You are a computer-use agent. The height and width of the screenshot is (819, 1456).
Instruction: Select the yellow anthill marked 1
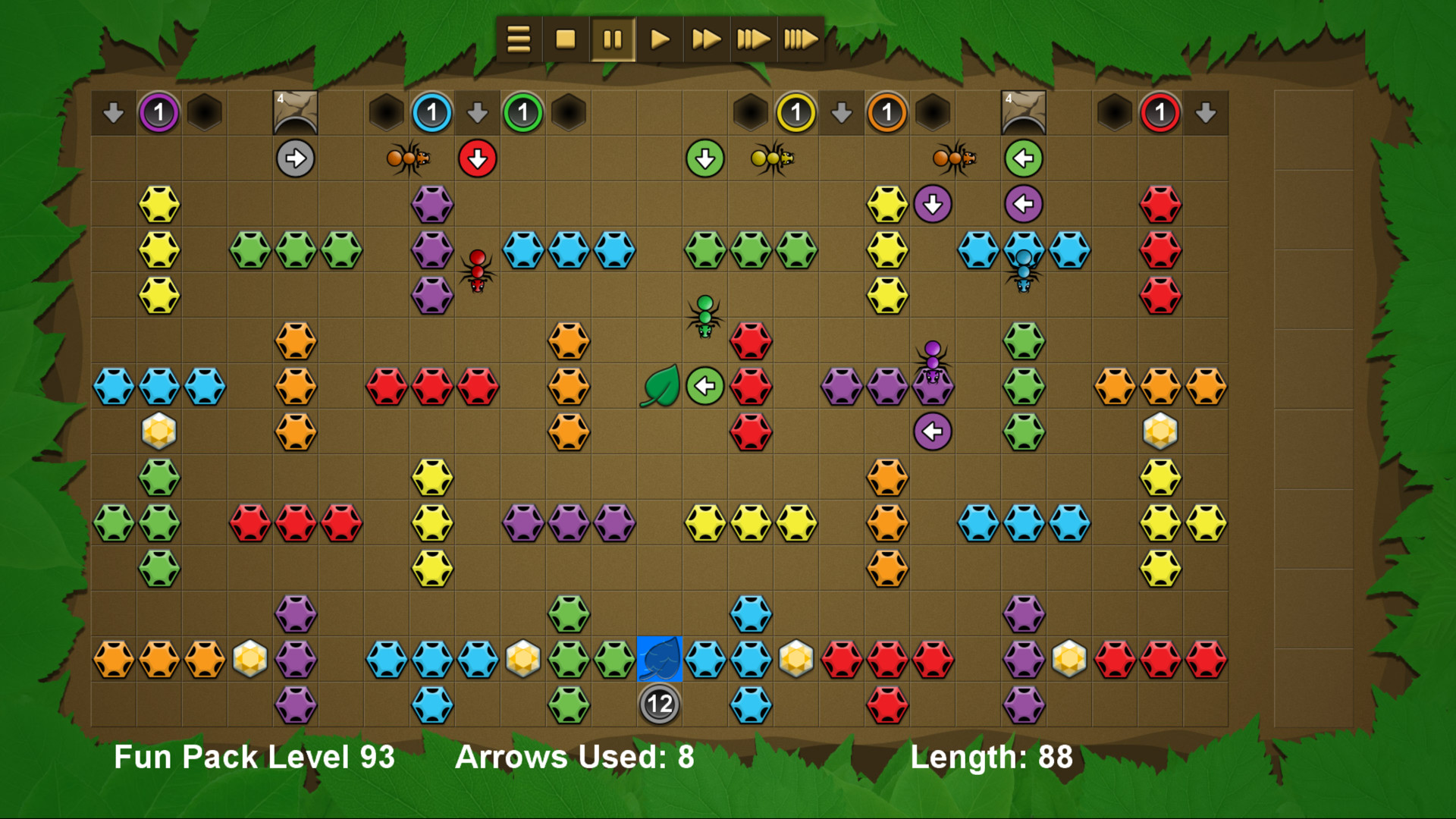pos(795,112)
